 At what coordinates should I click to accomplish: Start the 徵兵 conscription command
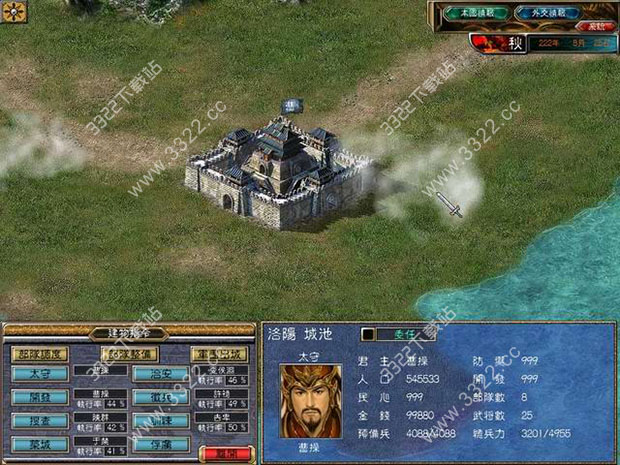tap(161, 398)
